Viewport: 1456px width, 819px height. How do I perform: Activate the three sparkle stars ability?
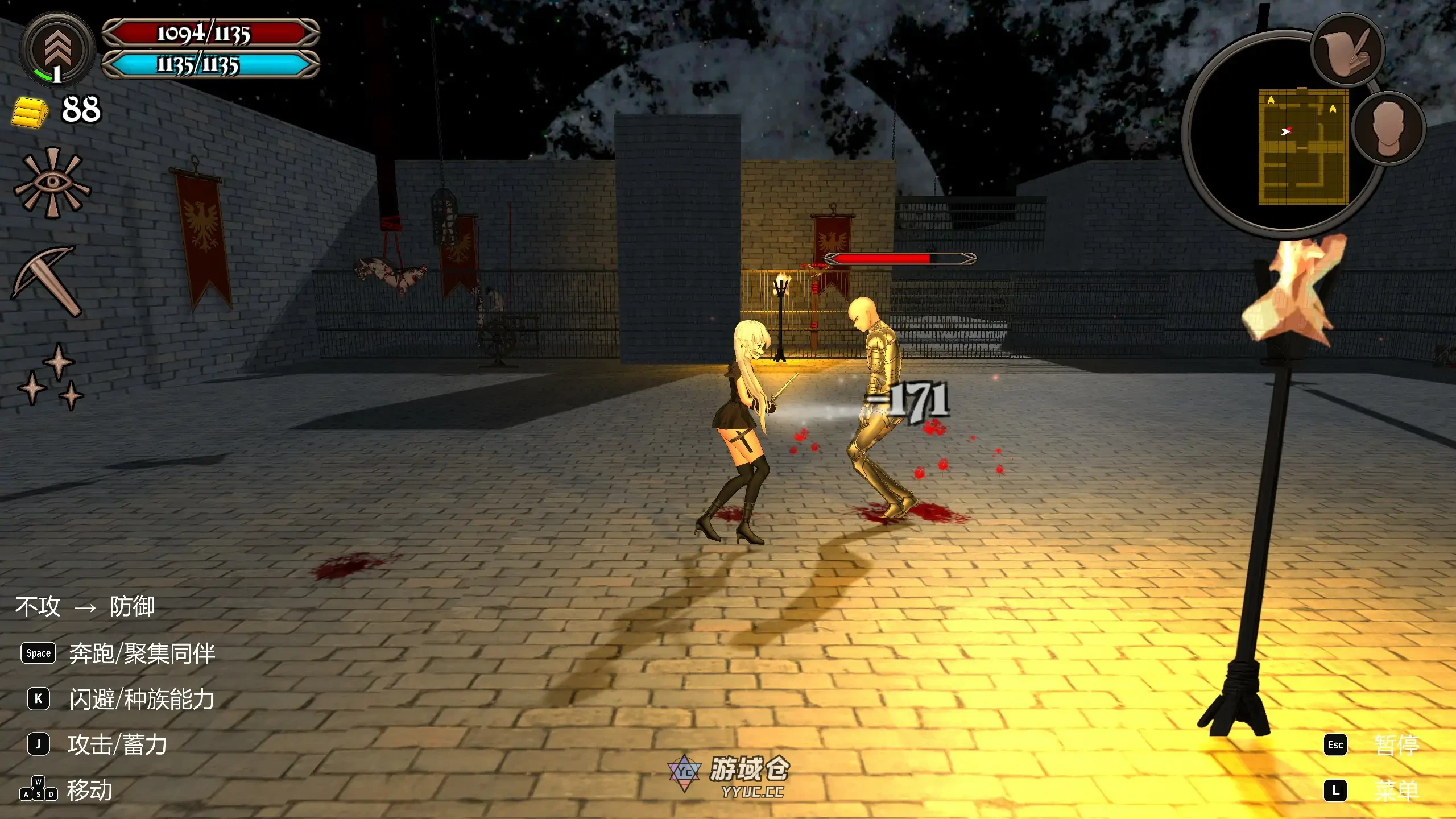tap(51, 377)
